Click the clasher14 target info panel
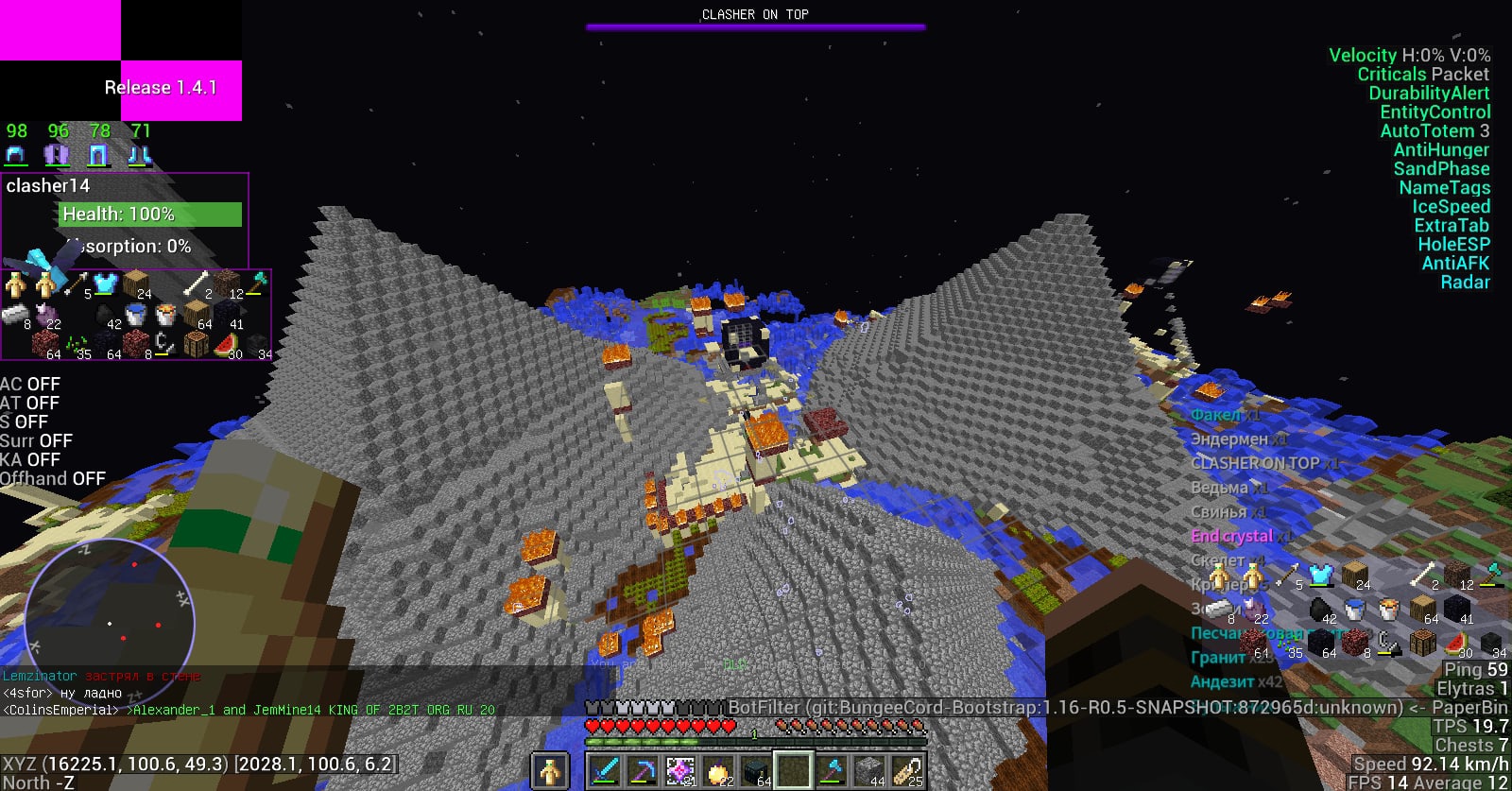1512x791 pixels. 125,219
